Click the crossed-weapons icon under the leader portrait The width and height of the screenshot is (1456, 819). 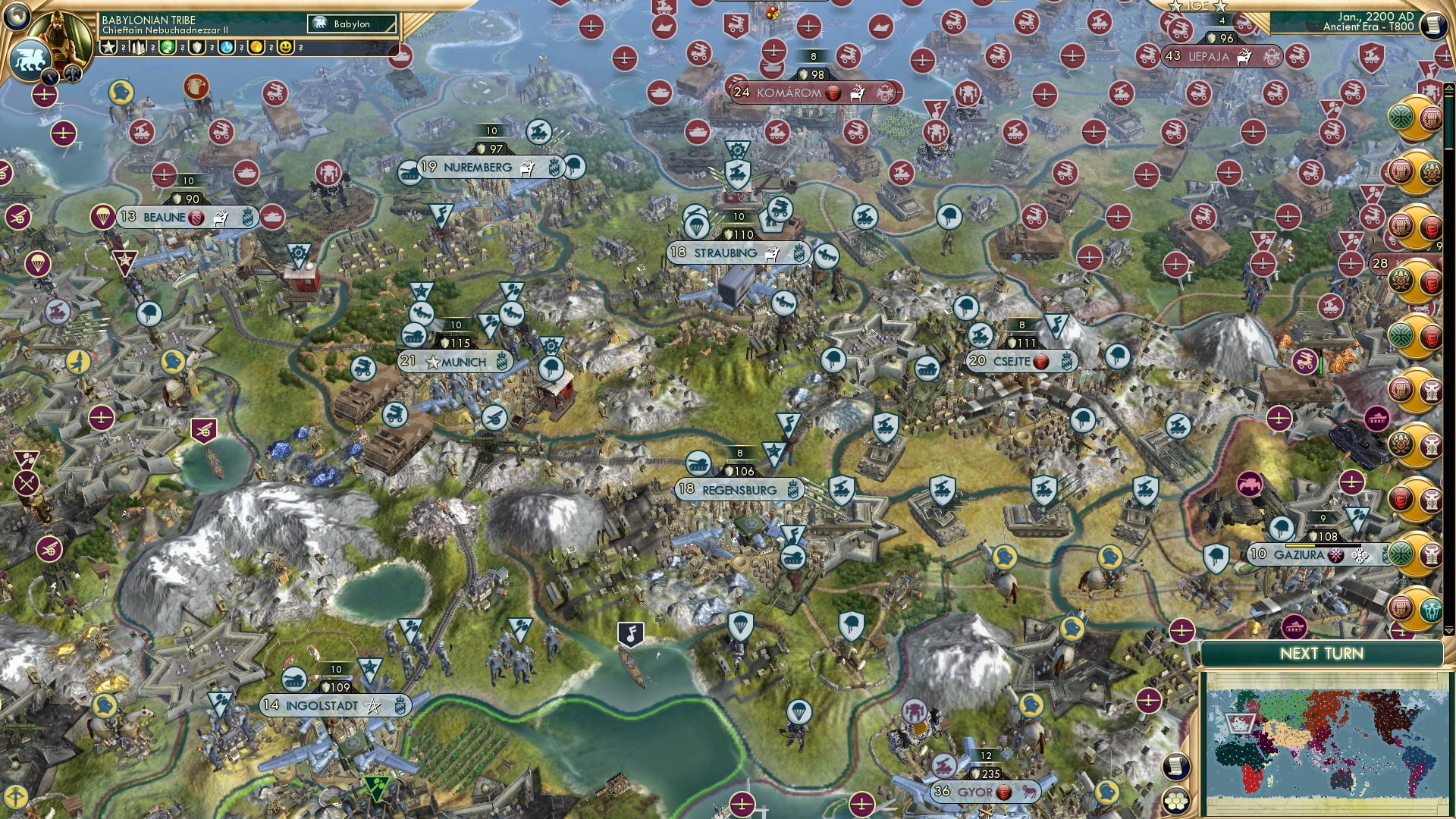tap(73, 75)
